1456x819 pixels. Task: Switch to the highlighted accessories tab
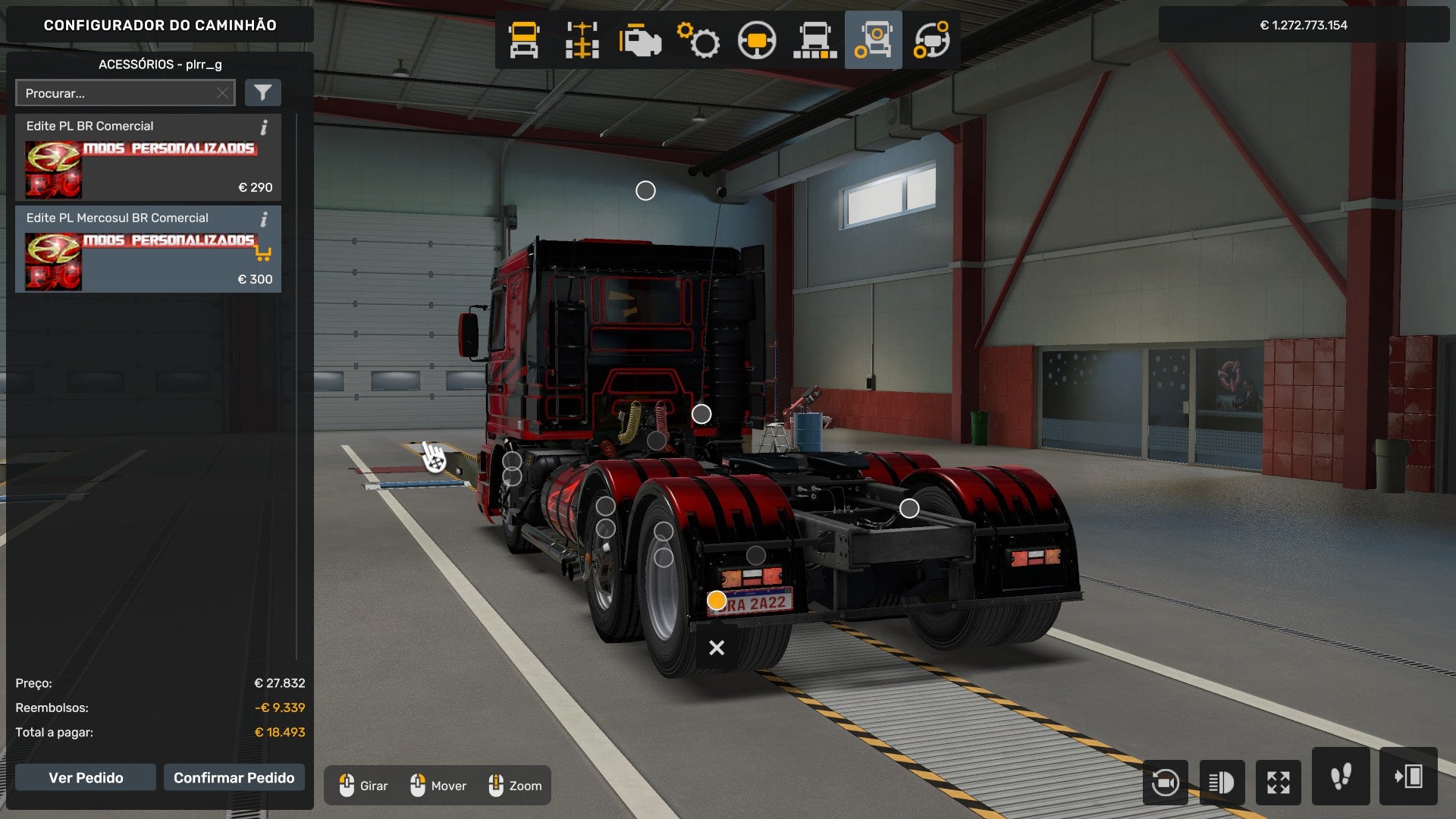873,39
